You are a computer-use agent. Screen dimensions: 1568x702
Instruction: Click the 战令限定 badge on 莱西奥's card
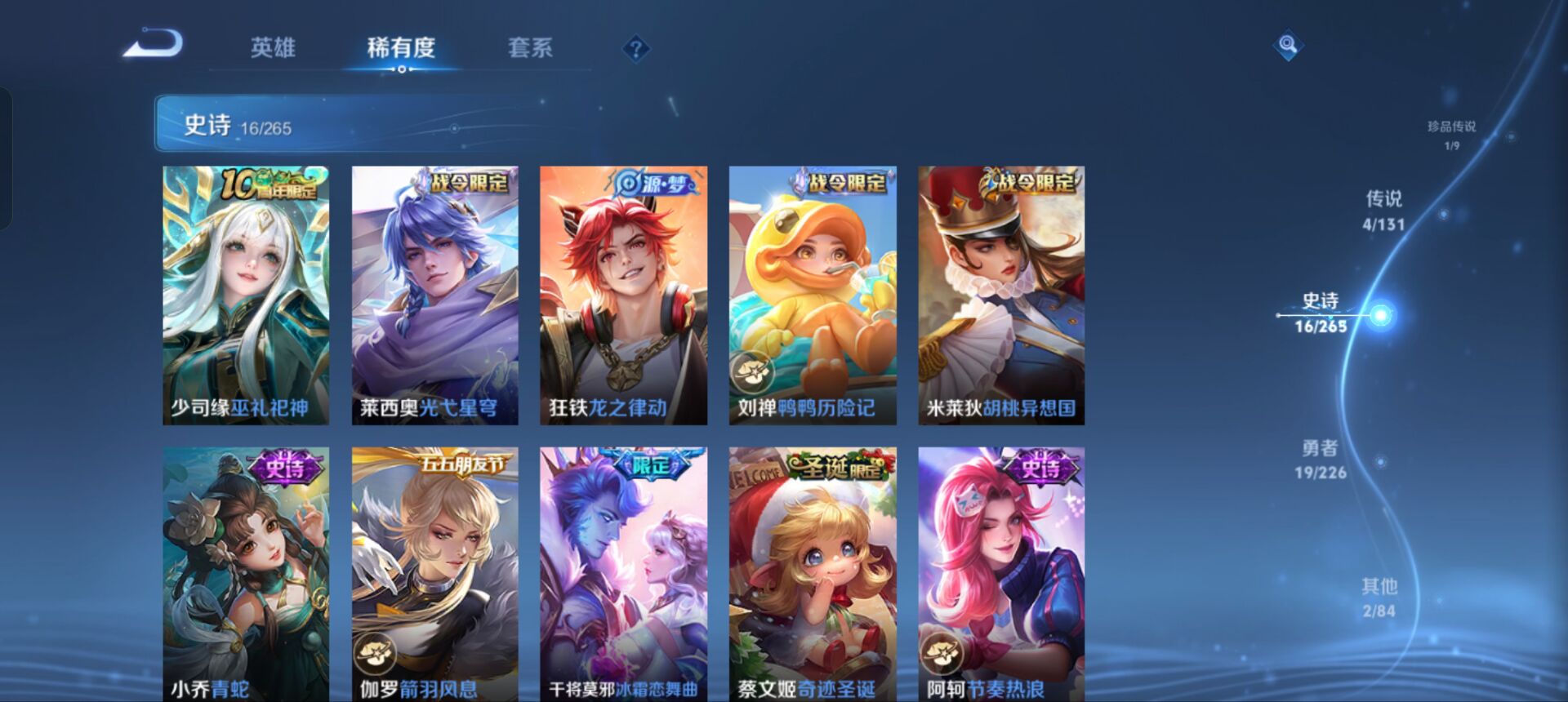pos(469,186)
